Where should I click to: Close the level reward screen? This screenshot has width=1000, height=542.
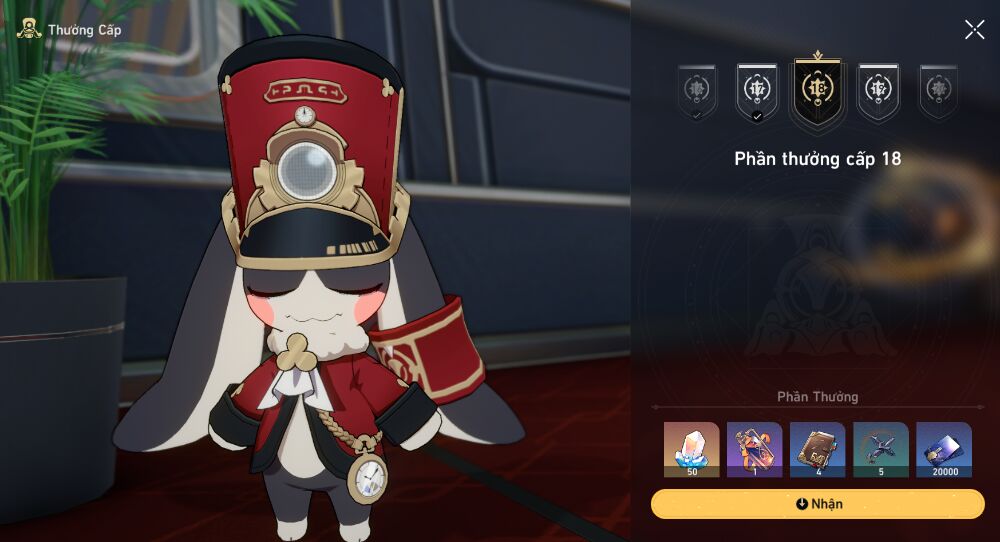click(x=974, y=30)
